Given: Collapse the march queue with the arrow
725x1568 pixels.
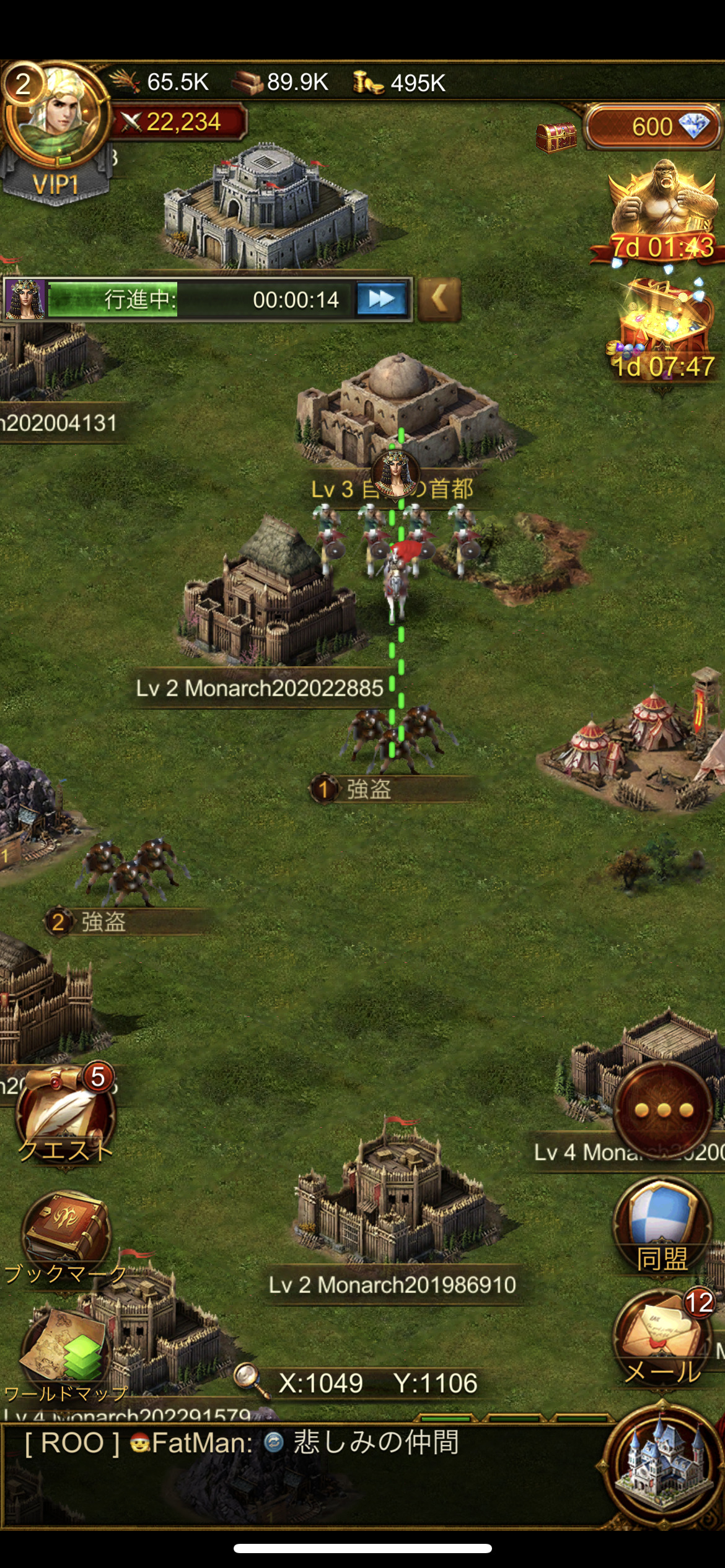Looking at the screenshot, I should [439, 300].
